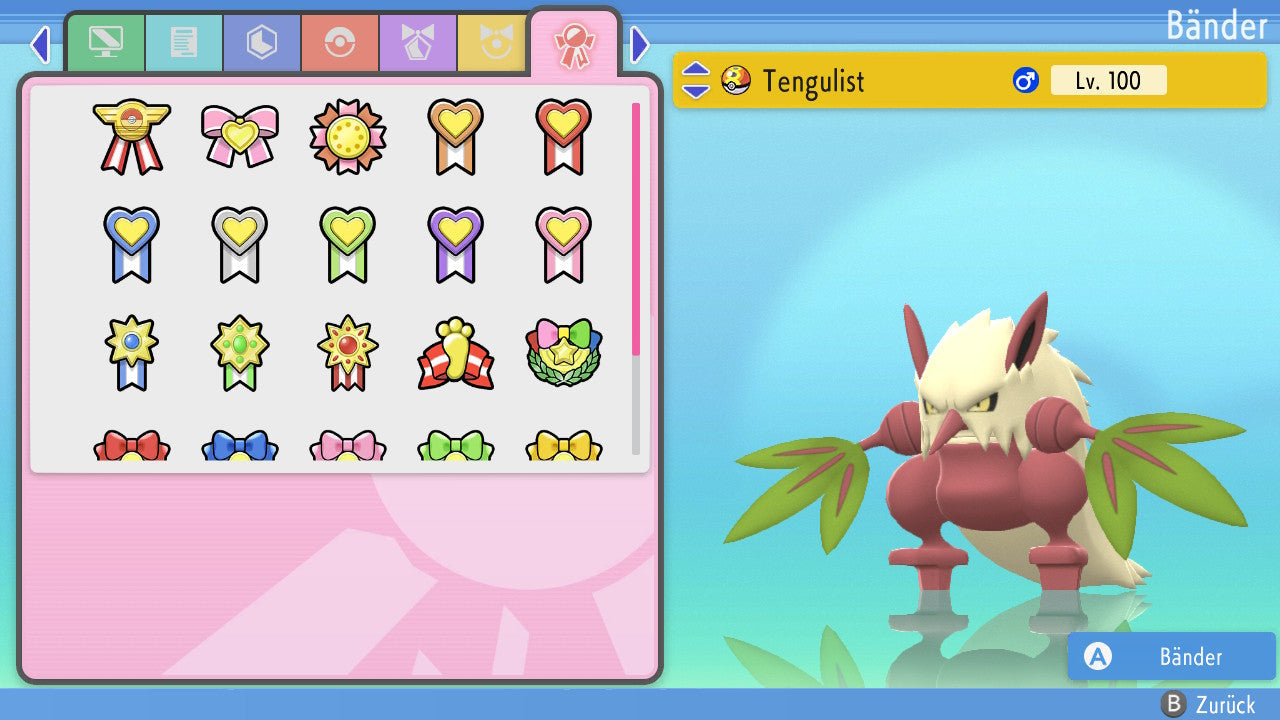
Task: Click the Bänder button
Action: [1171, 656]
